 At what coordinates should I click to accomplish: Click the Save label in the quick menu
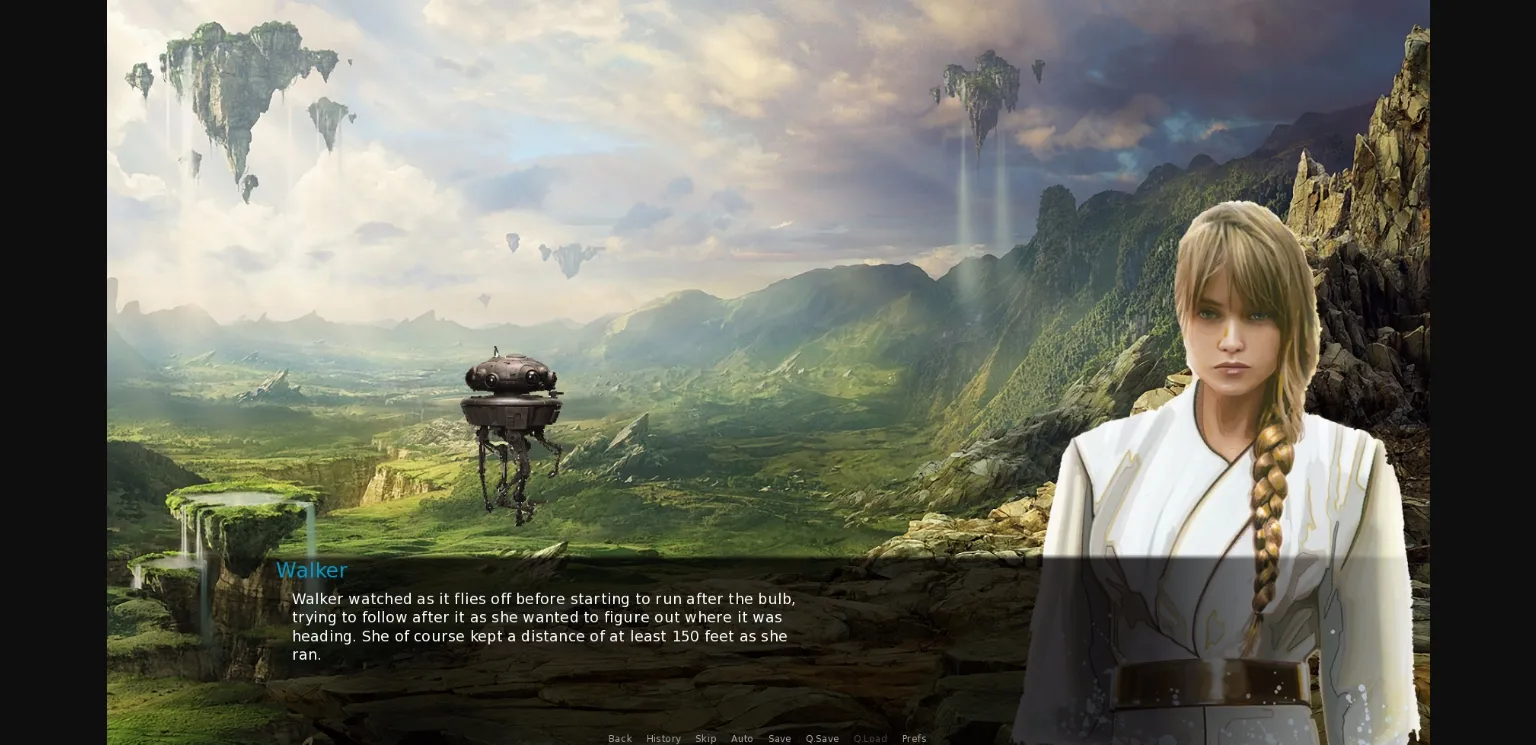pos(779,738)
